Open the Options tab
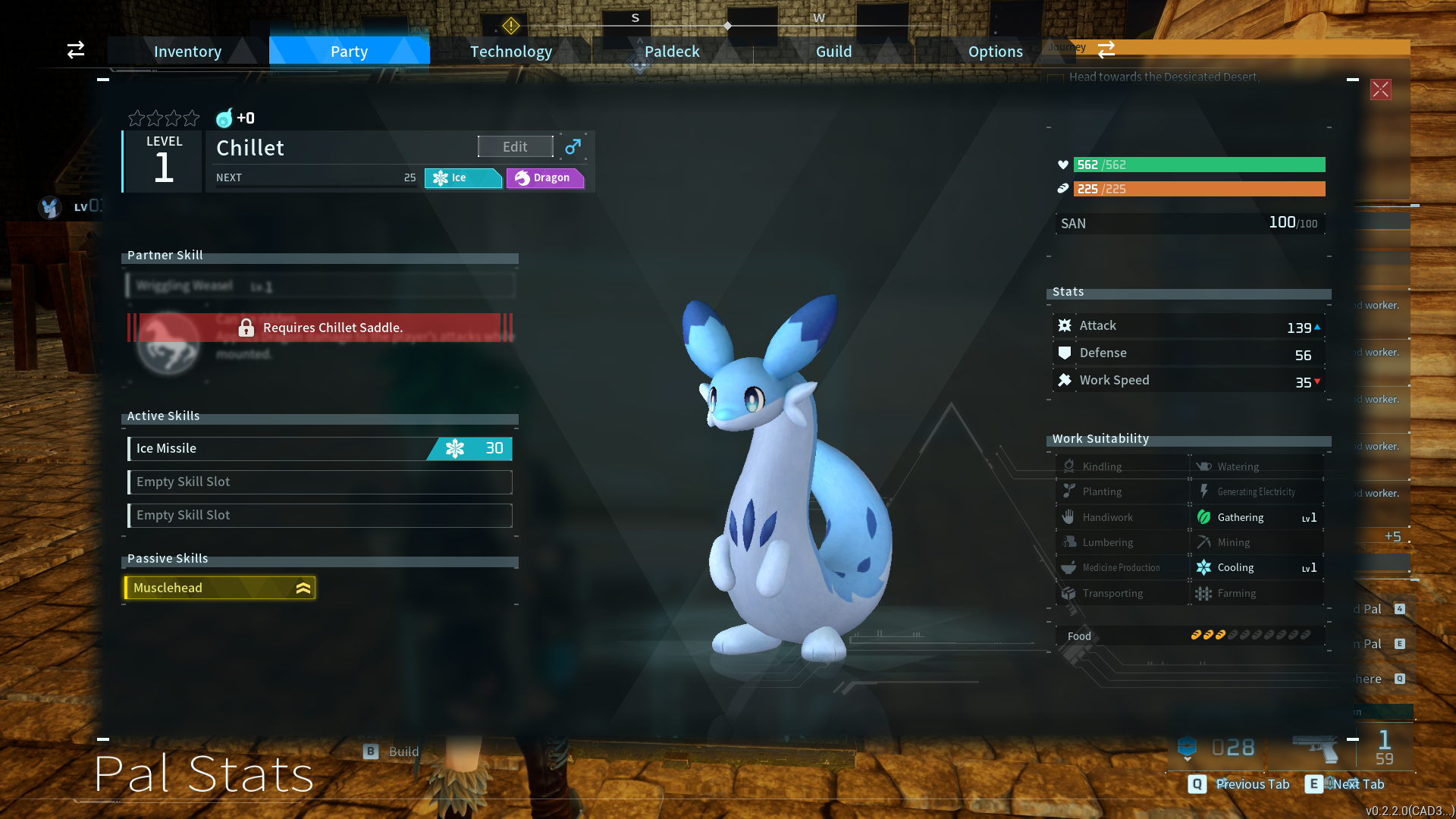The image size is (1456, 819). (x=995, y=52)
